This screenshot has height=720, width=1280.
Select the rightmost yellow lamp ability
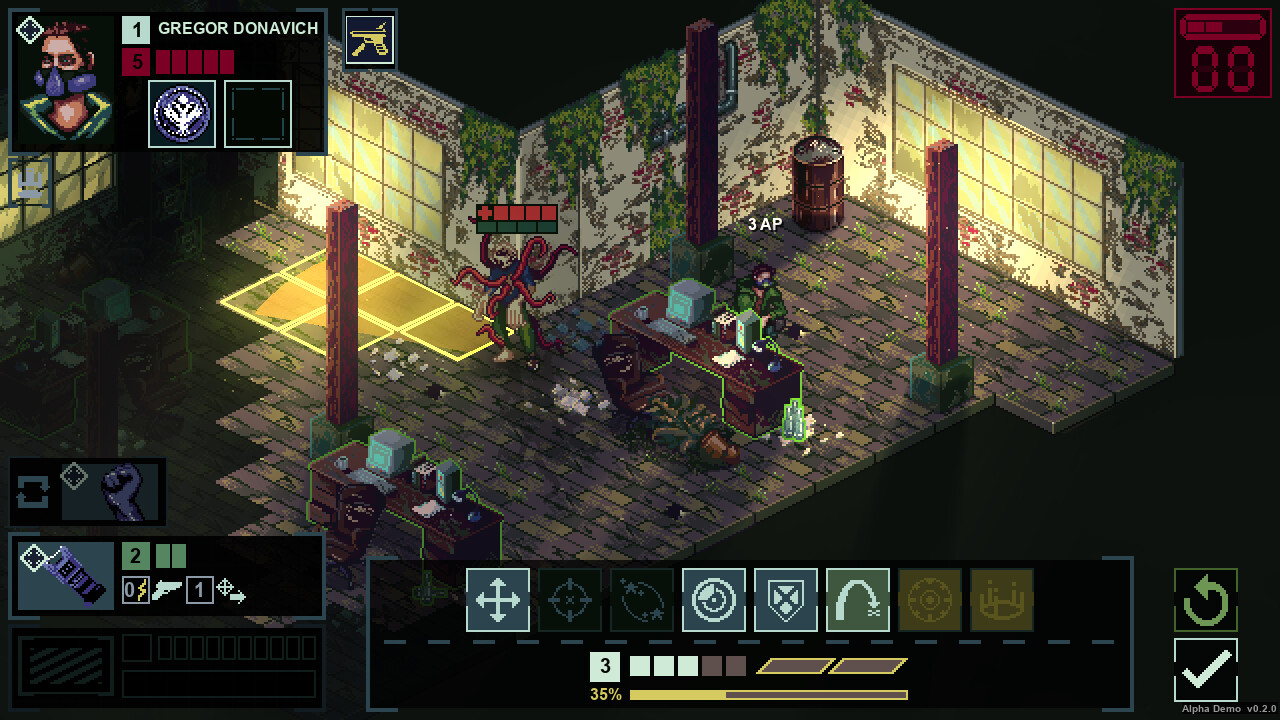pos(1001,600)
